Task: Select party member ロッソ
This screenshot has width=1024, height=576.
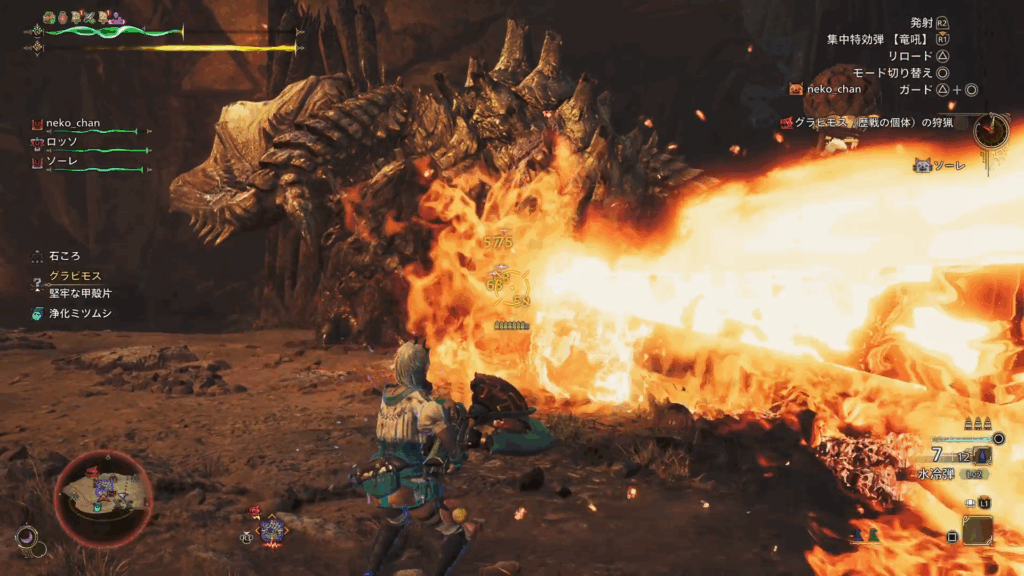Action: pos(62,142)
